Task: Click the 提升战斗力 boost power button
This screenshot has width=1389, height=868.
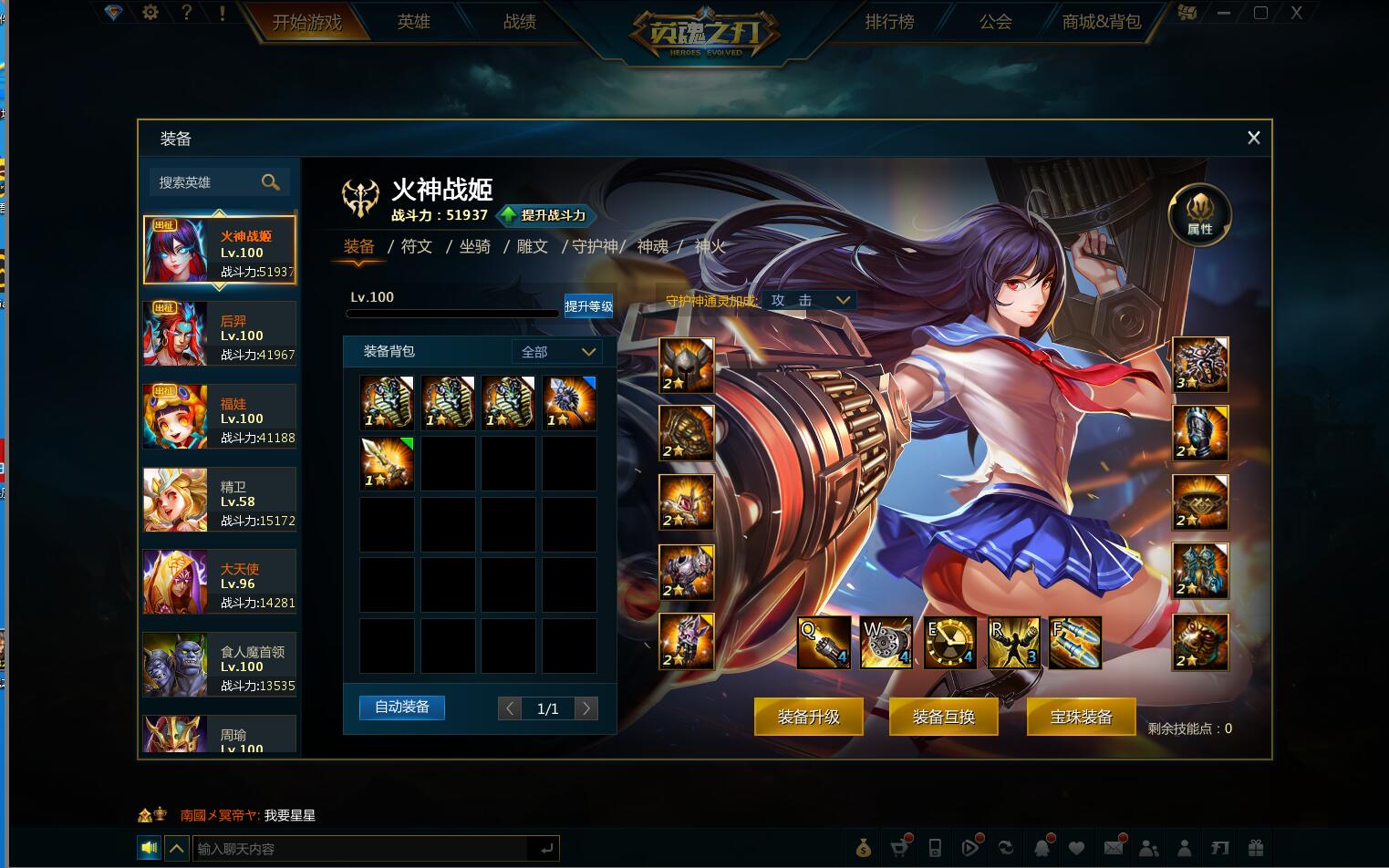Action: (545, 215)
